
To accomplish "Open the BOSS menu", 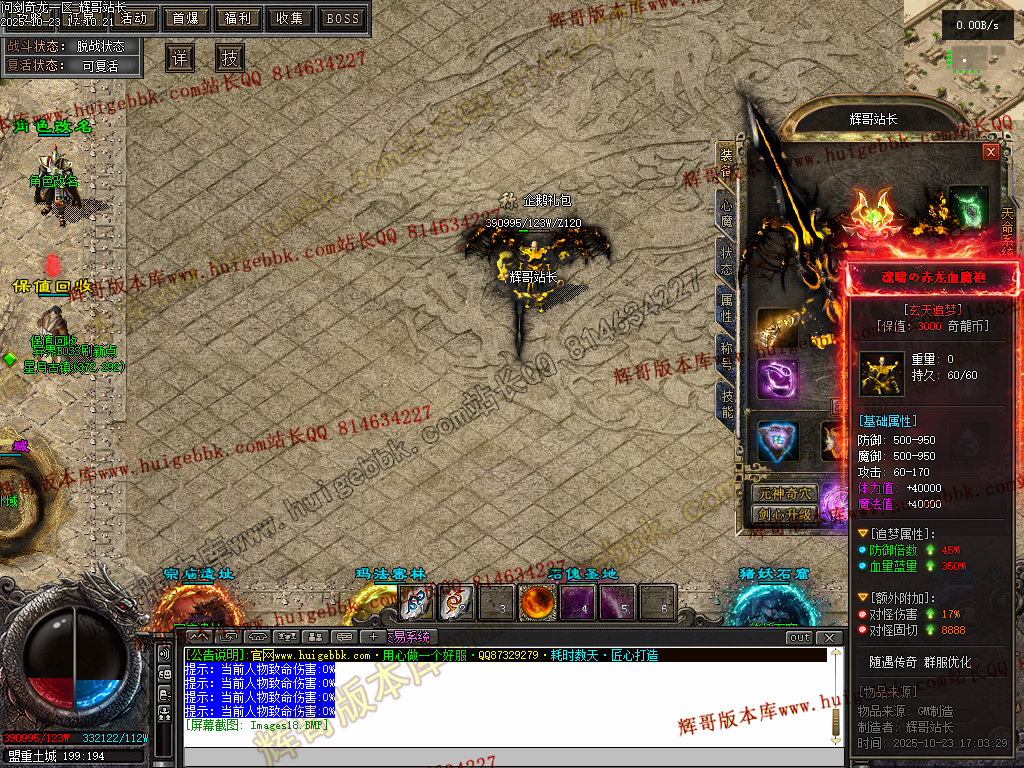I will click(x=343, y=18).
